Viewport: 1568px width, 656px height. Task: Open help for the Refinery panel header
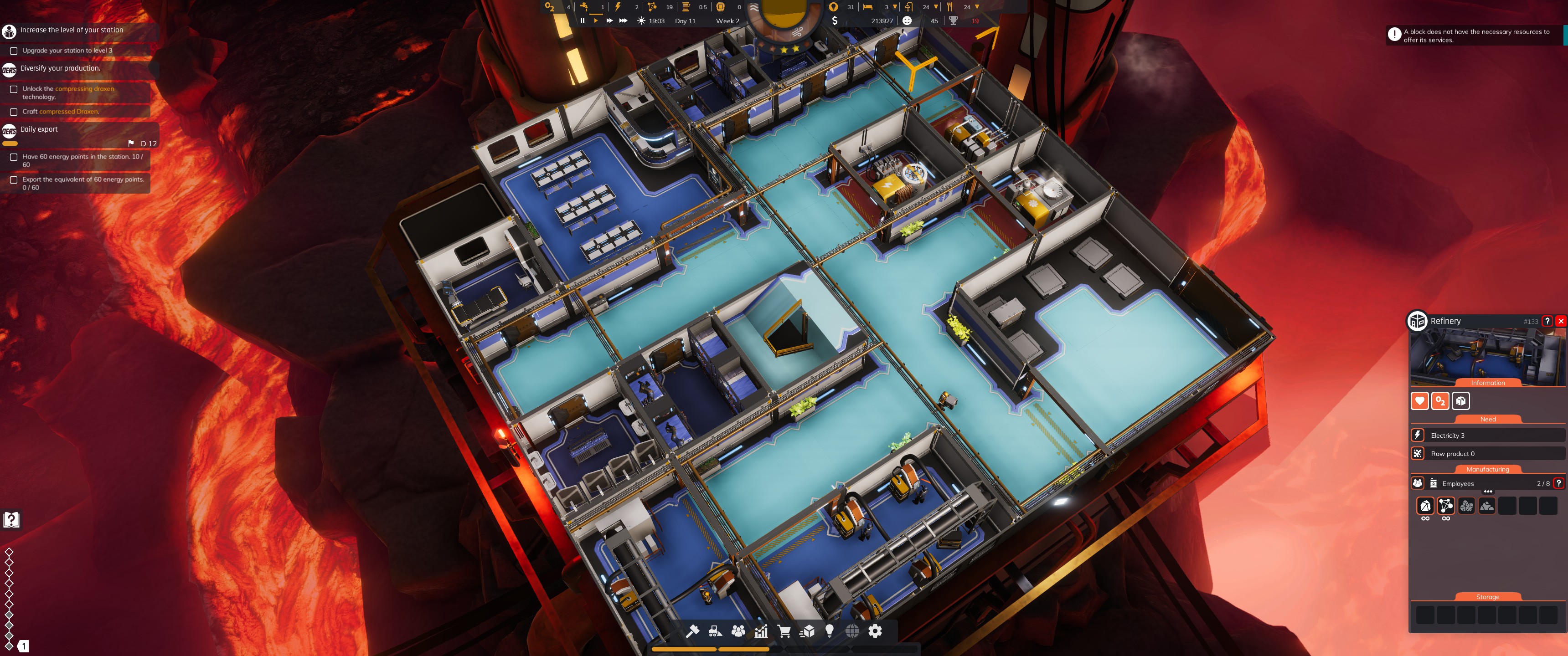[1547, 321]
